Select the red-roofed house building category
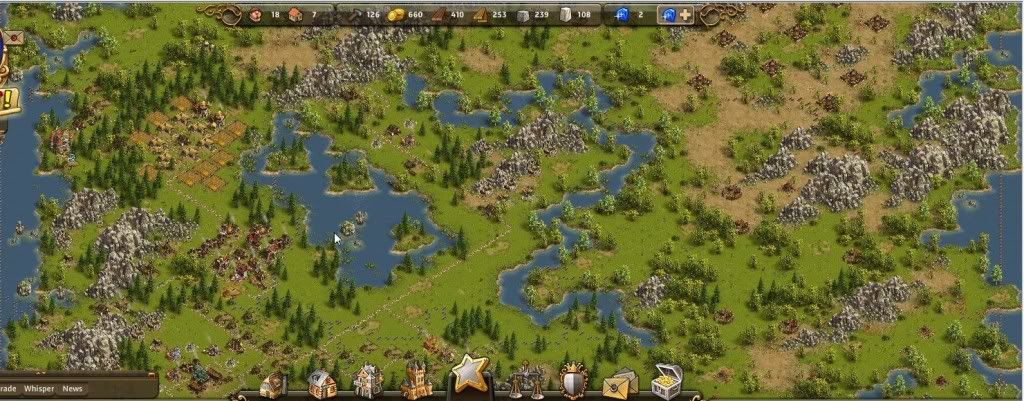The image size is (1024, 401). coord(321,383)
